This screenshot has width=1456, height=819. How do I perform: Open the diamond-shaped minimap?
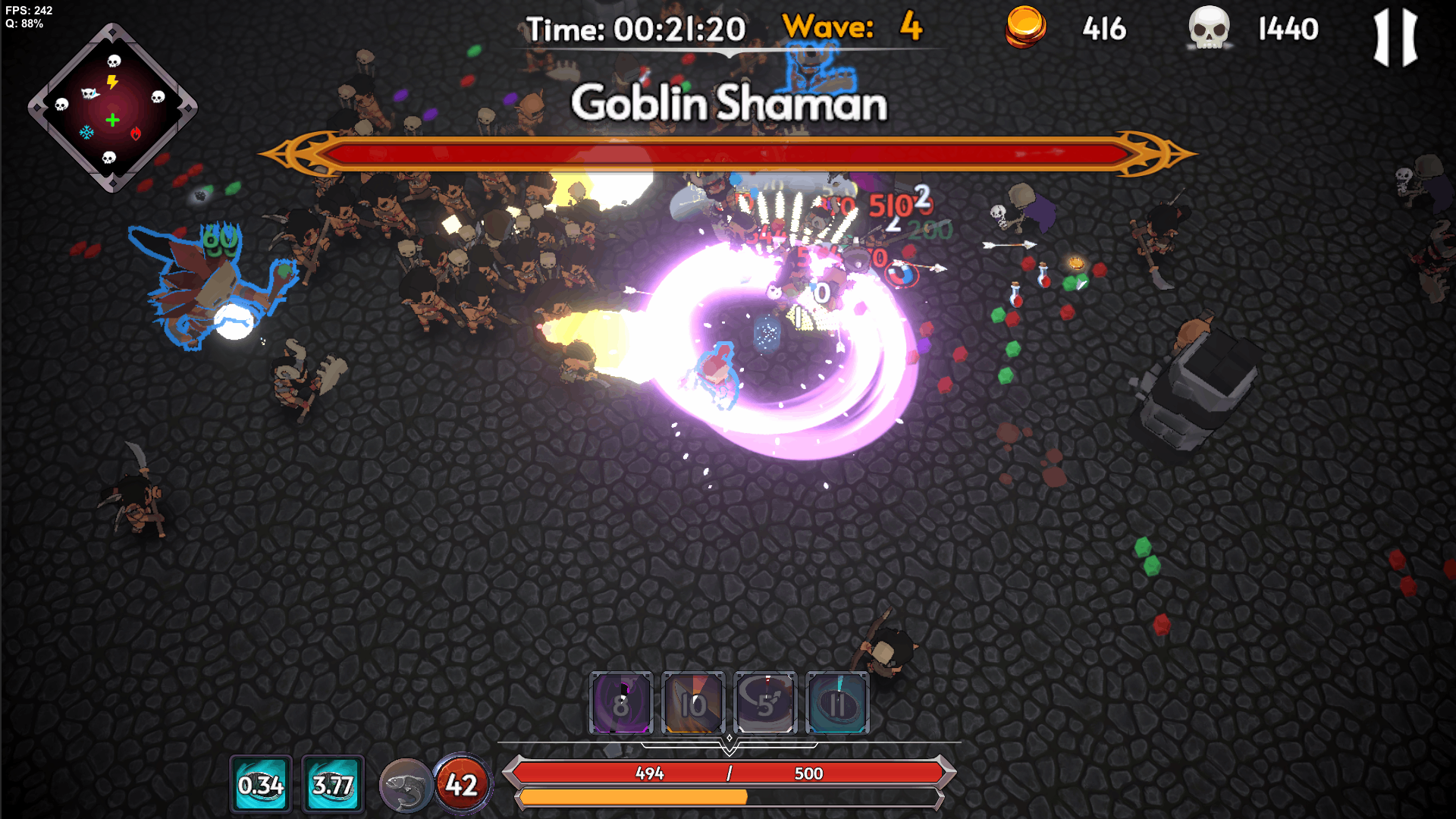pyautogui.click(x=112, y=108)
